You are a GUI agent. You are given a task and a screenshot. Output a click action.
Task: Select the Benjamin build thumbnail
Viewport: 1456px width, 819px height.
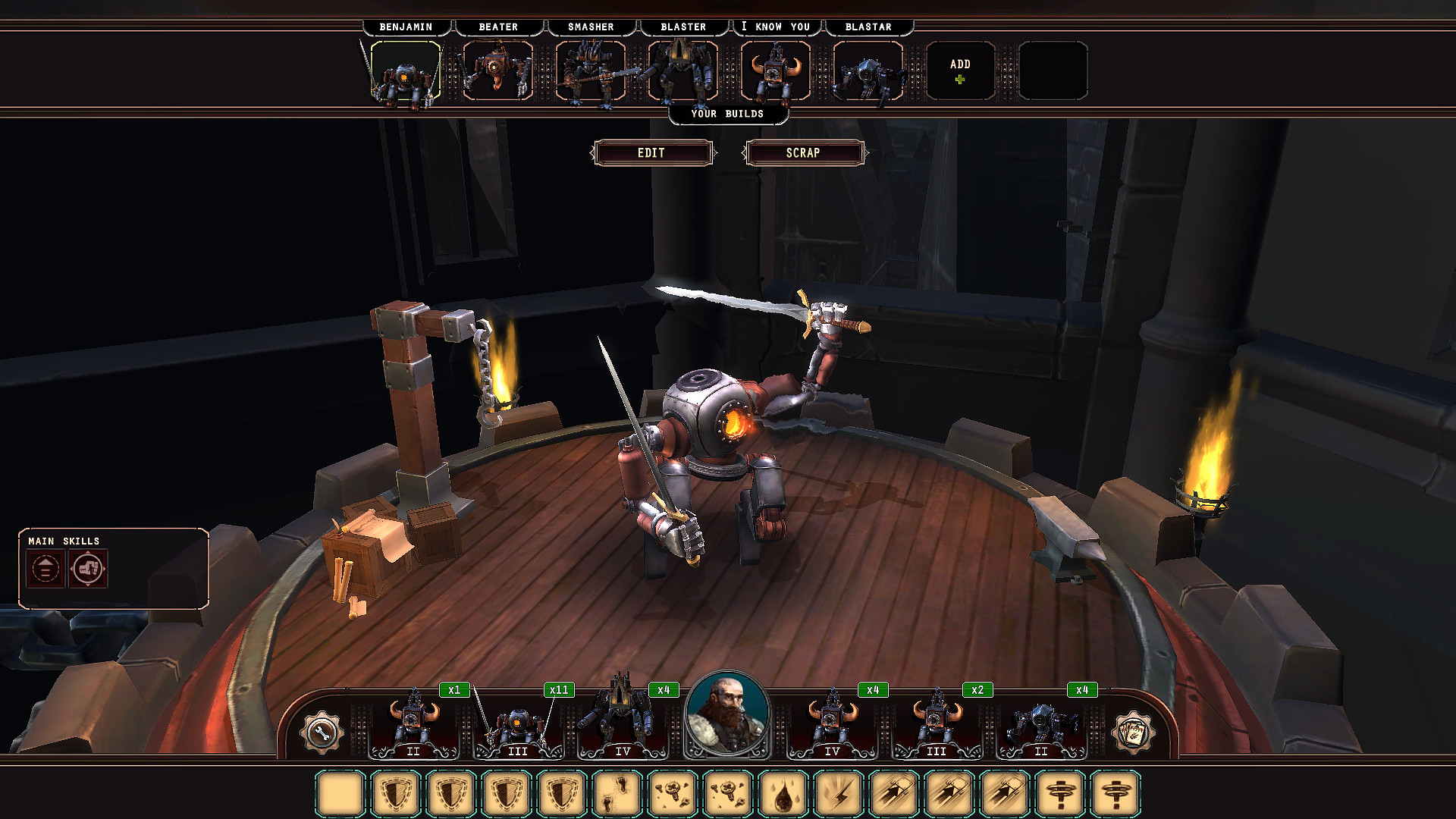(405, 71)
